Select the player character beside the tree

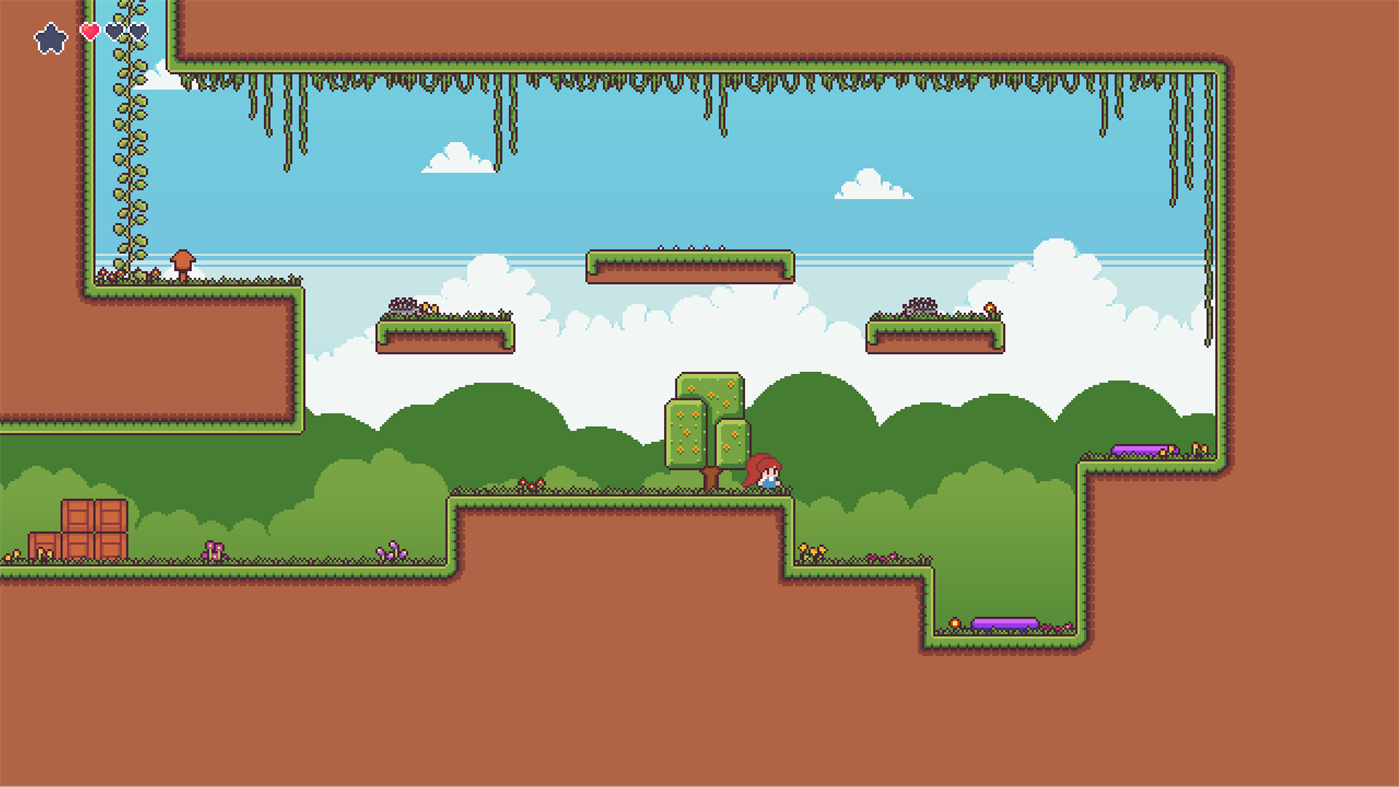click(762, 472)
